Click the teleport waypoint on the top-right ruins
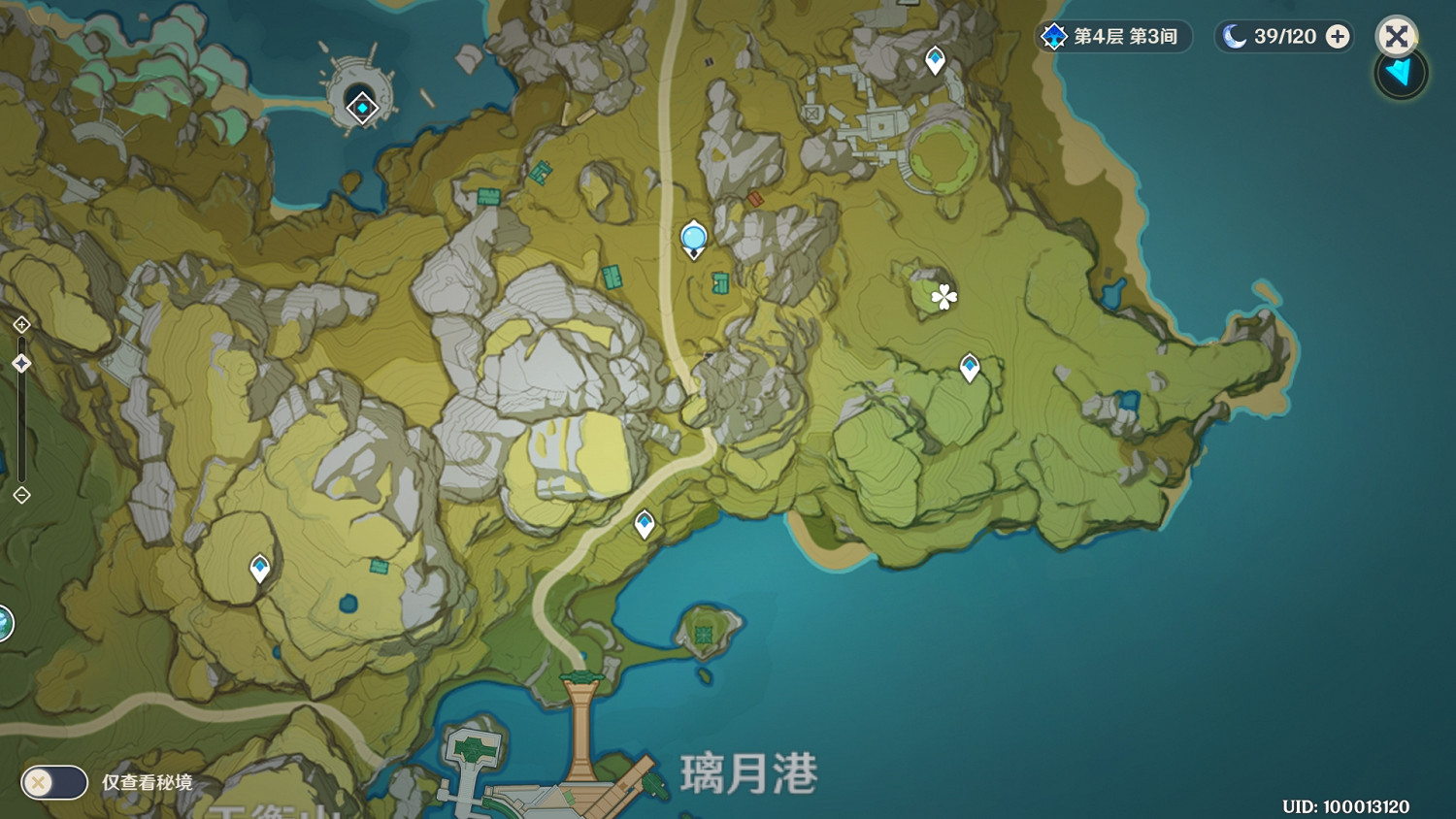The width and height of the screenshot is (1456, 819). point(933,58)
